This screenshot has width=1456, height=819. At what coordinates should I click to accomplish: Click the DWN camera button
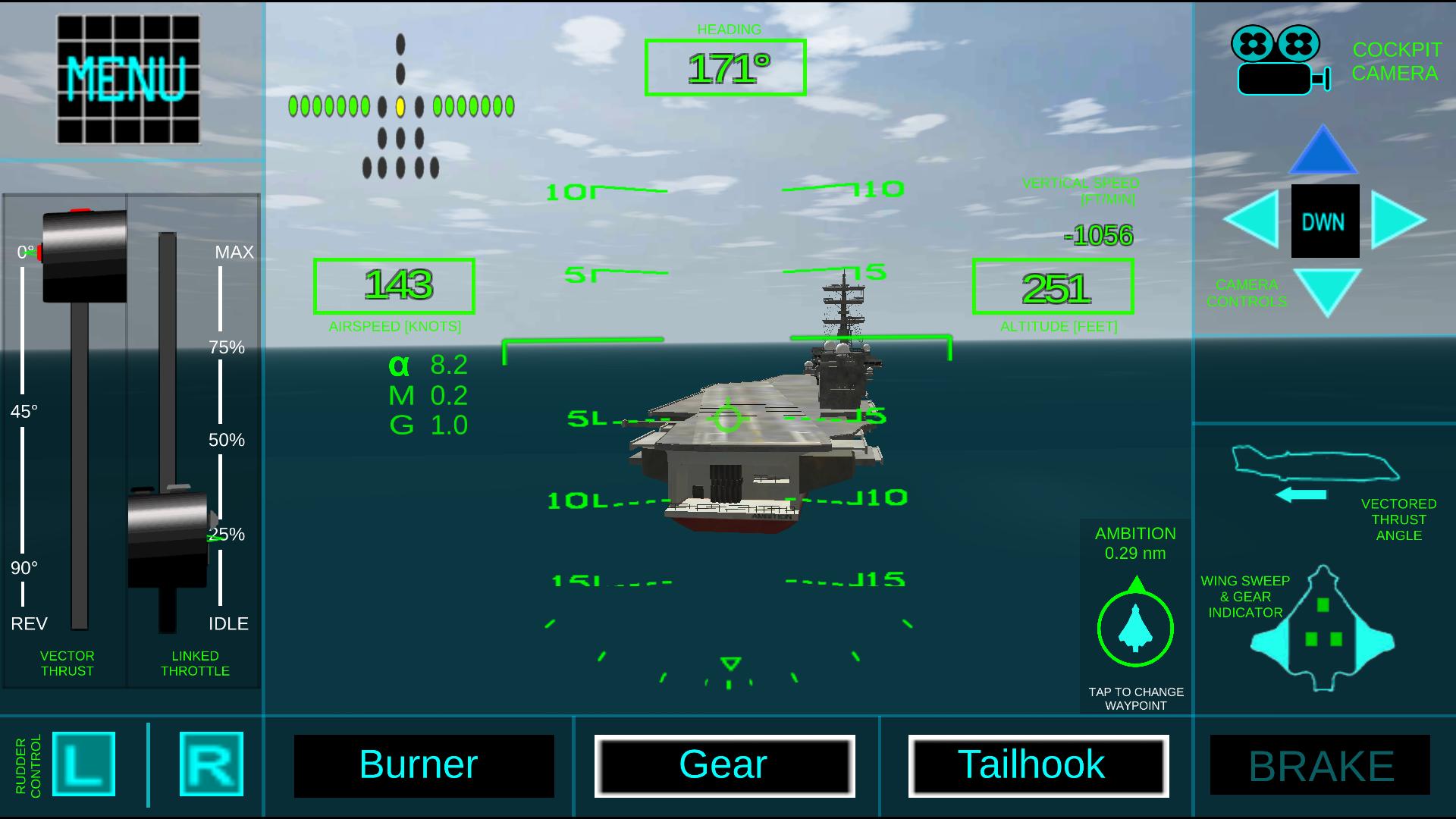[x=1325, y=221]
